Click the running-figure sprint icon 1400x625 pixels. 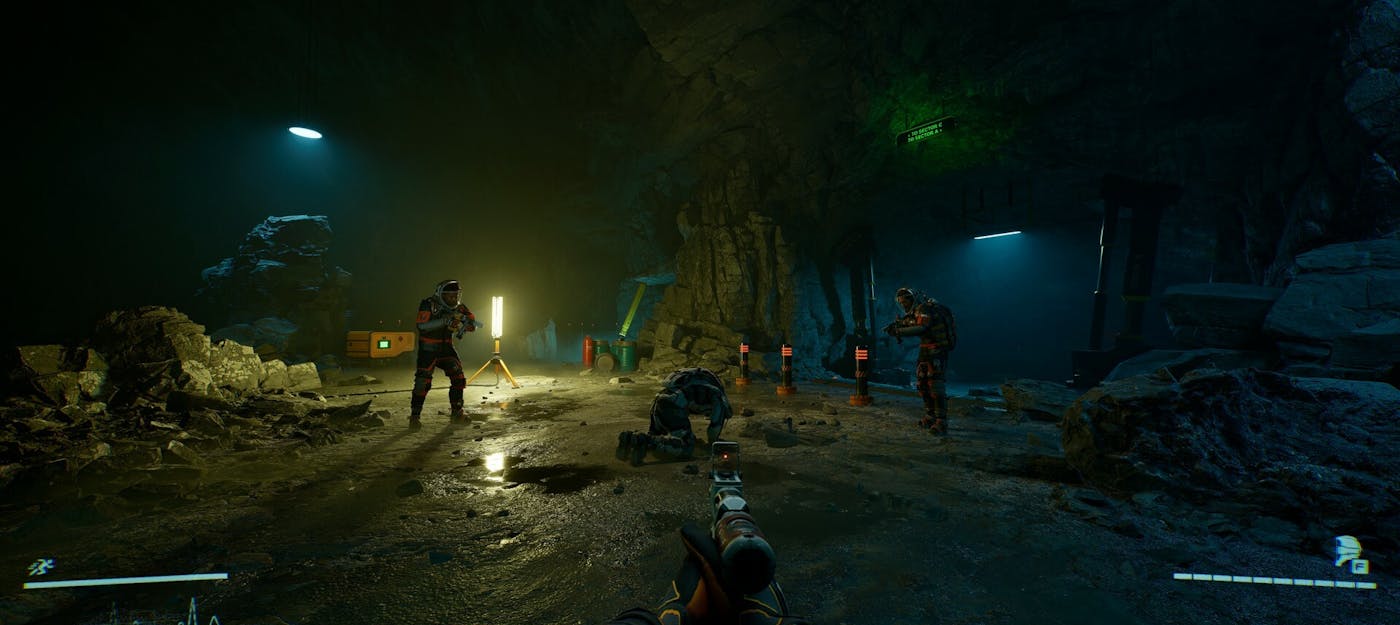(40, 567)
